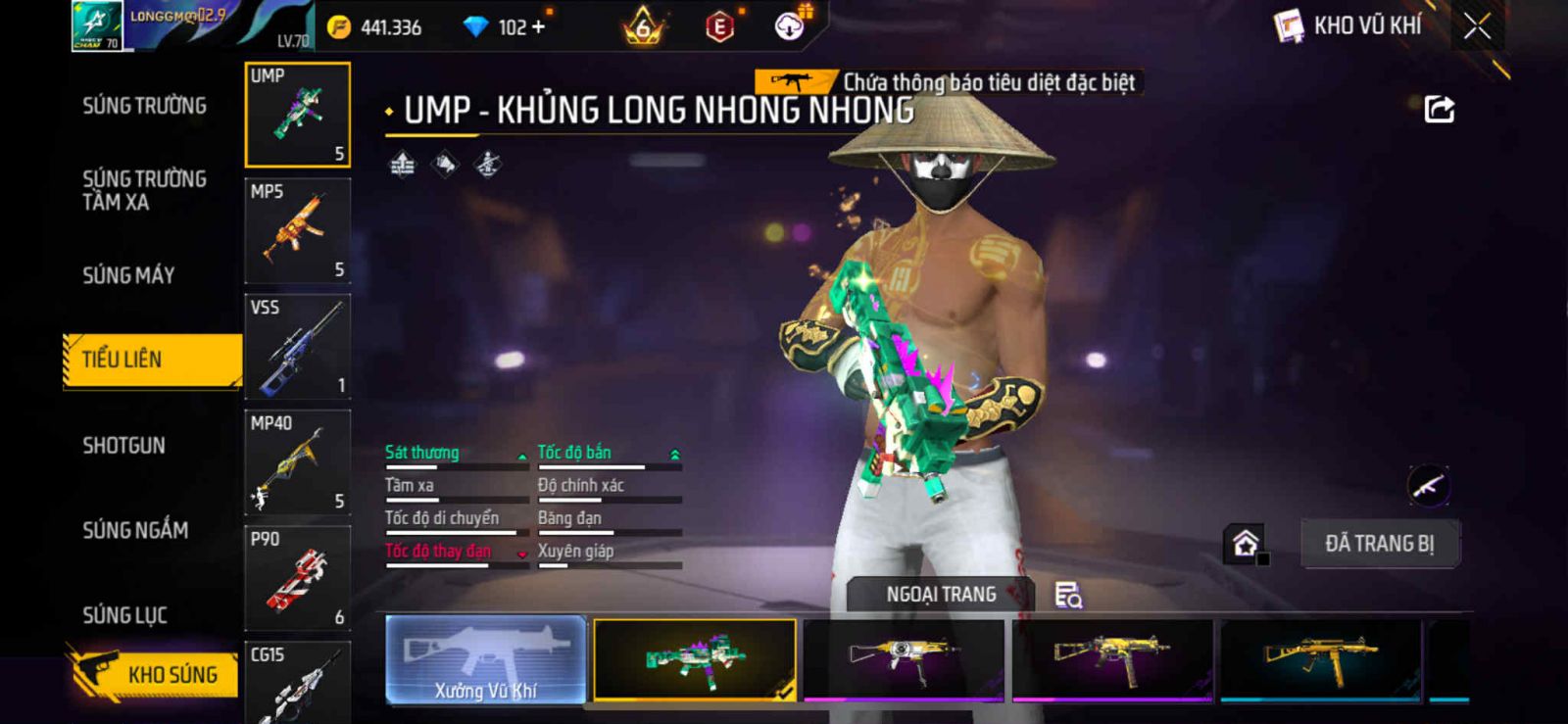Image resolution: width=1568 pixels, height=724 pixels.
Task: Select the UMP weapon tile
Action: (x=297, y=115)
